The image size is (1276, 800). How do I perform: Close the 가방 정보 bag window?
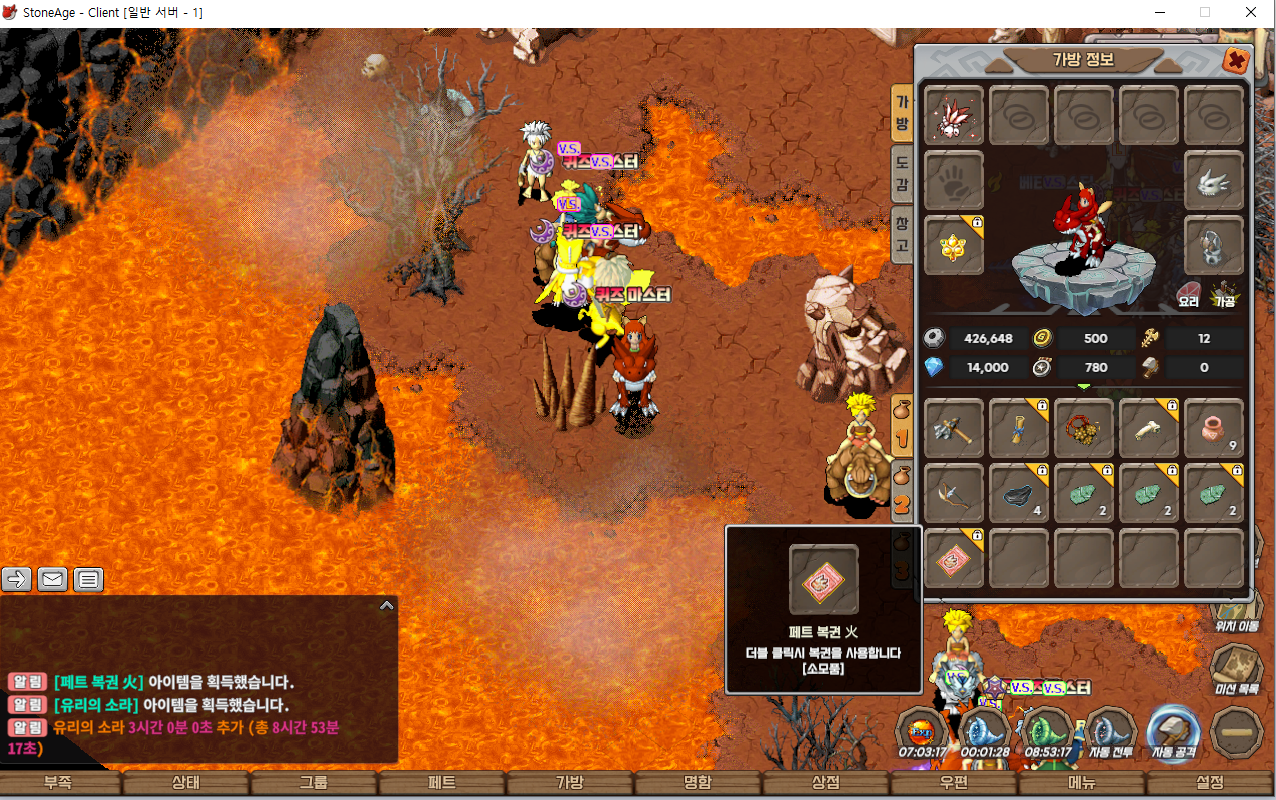point(1236,61)
